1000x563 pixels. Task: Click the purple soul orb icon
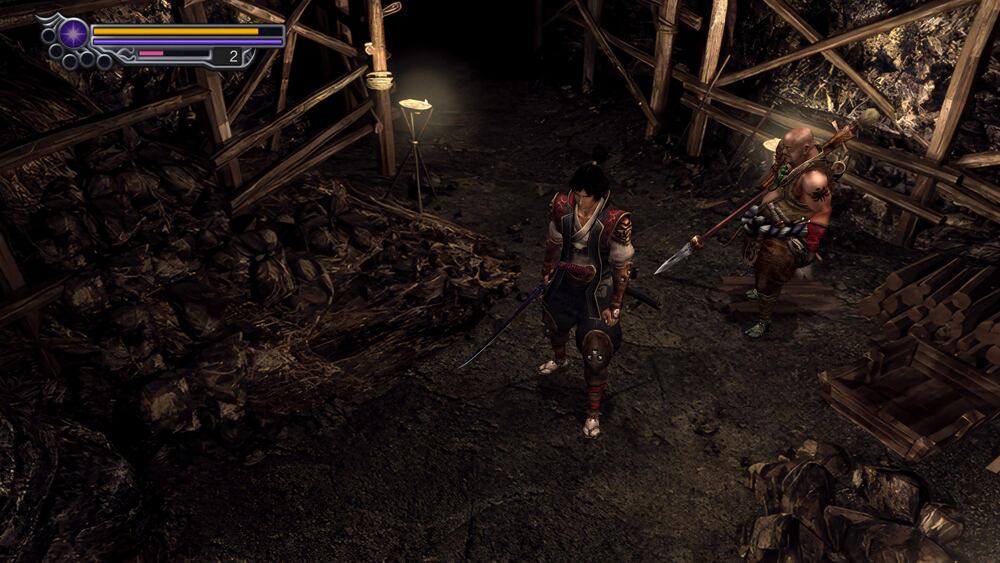coord(72,33)
